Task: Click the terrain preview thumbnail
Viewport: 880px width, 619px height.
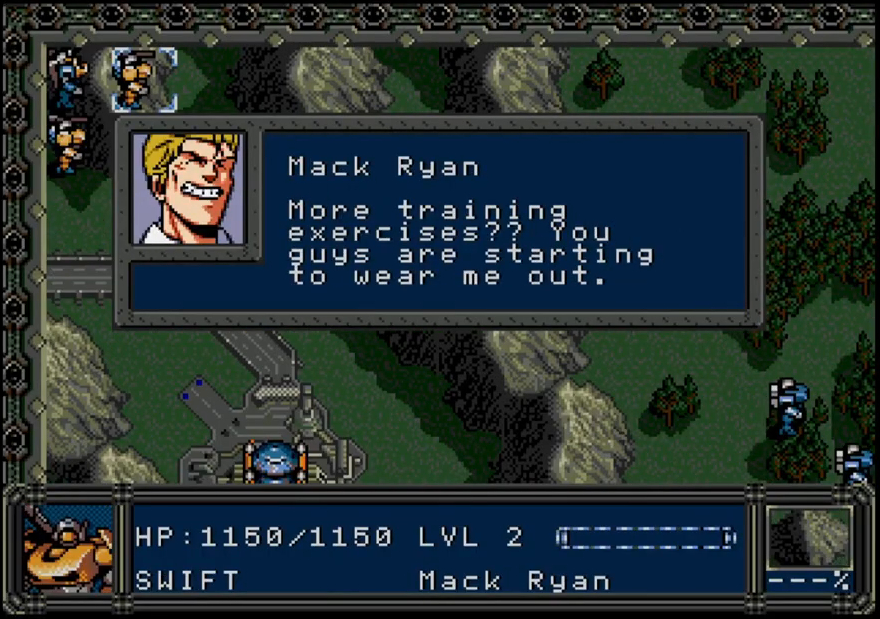Action: click(x=809, y=538)
